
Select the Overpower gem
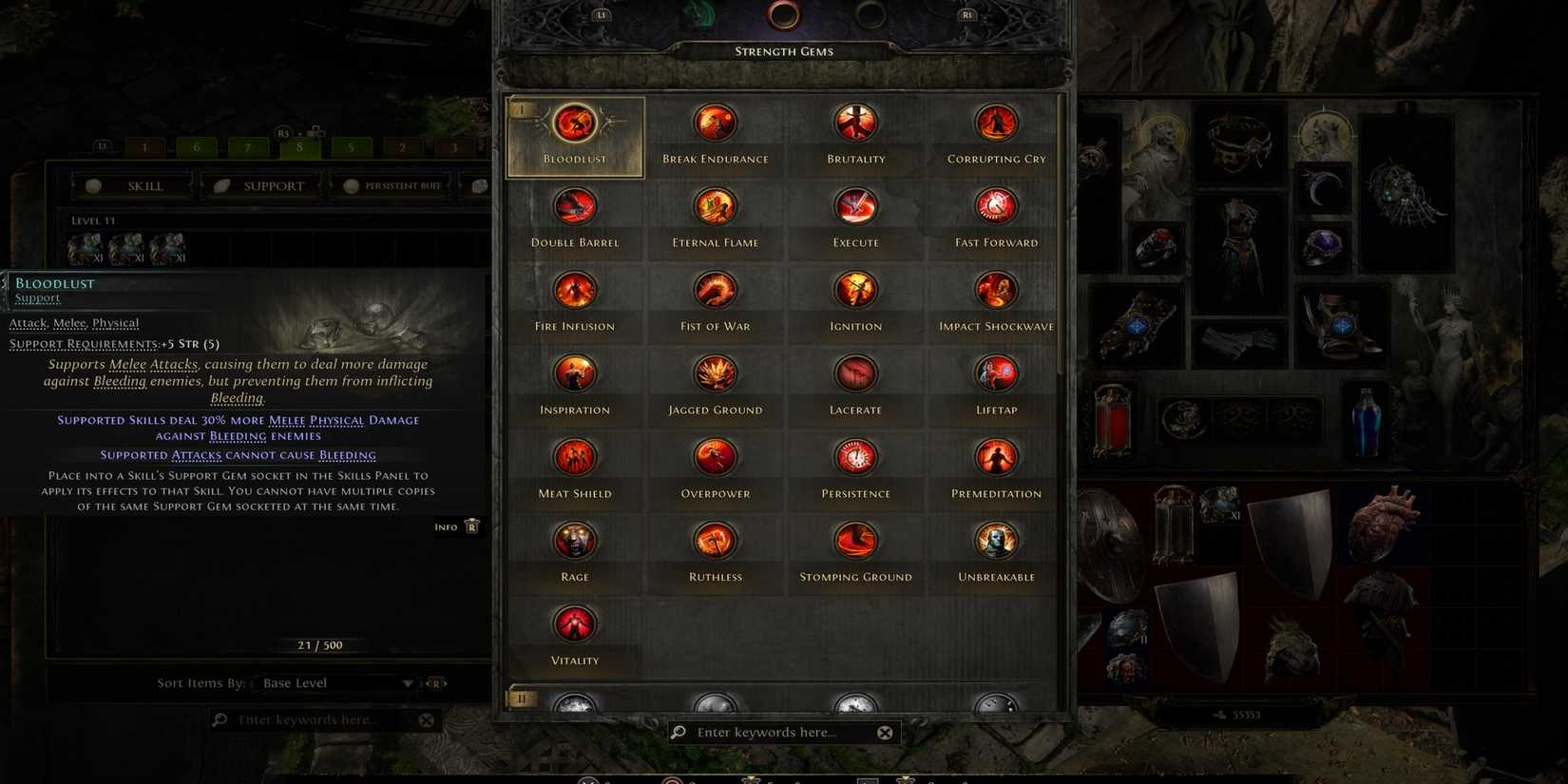click(x=715, y=456)
